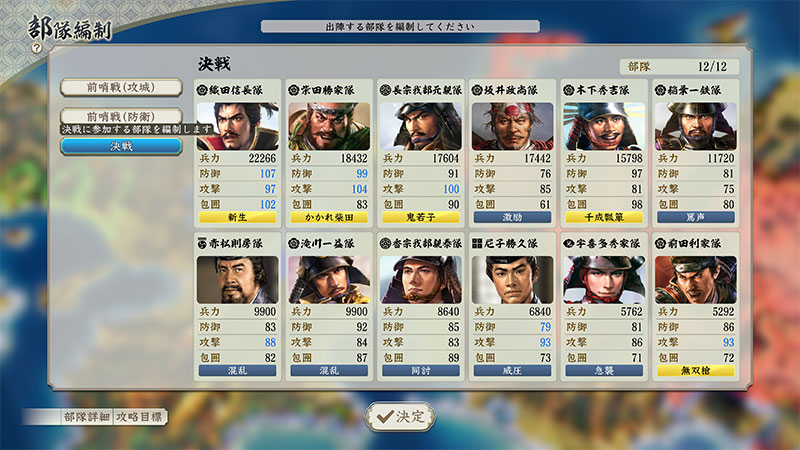Click the 木下秀吉隊 unit card

pos(604,152)
